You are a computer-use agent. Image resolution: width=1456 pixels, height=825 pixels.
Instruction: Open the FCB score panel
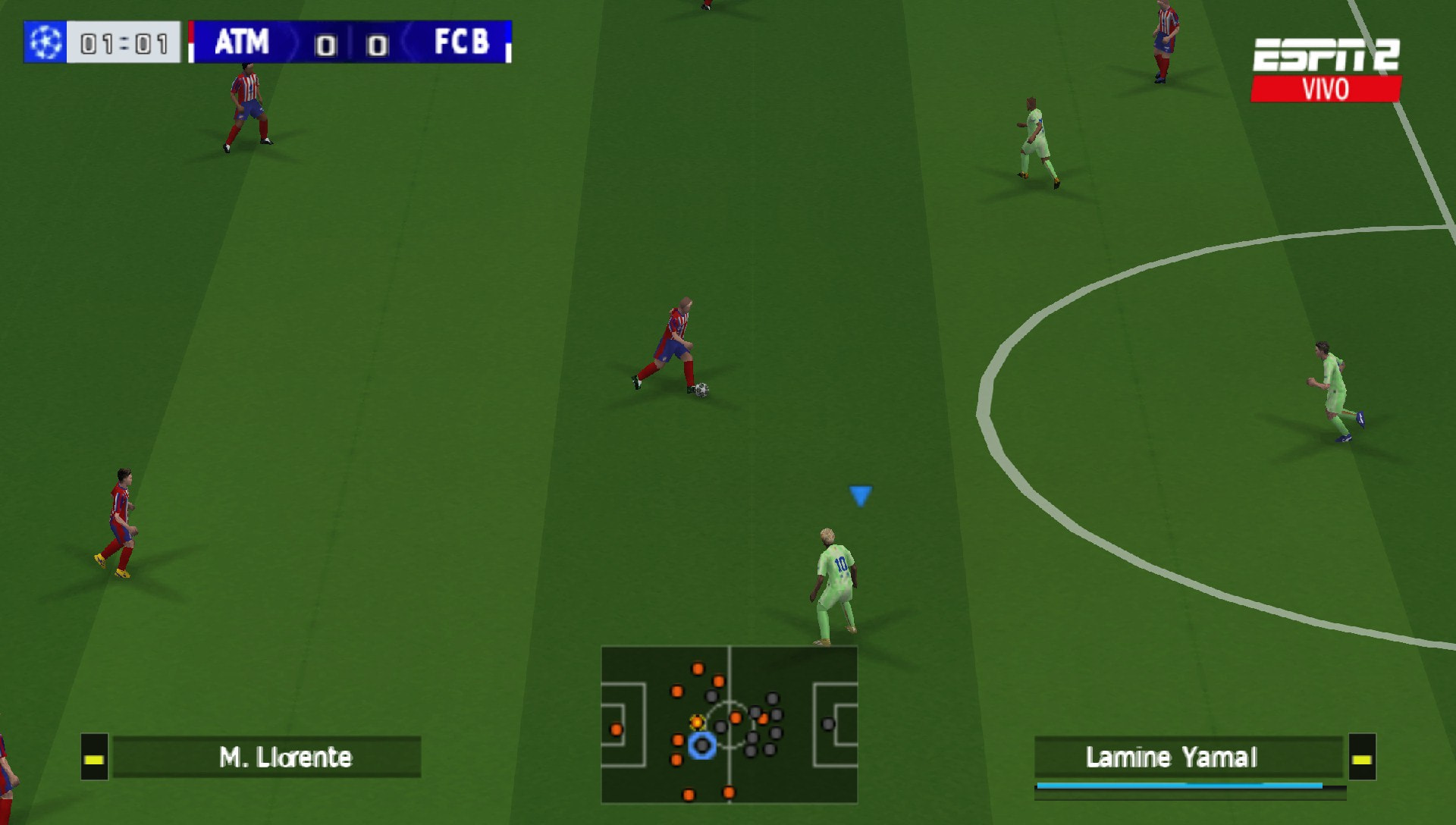tap(374, 44)
